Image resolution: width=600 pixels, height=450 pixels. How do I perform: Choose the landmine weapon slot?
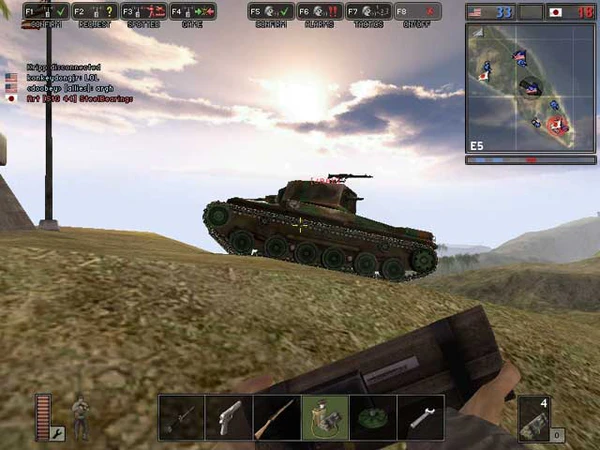373,417
